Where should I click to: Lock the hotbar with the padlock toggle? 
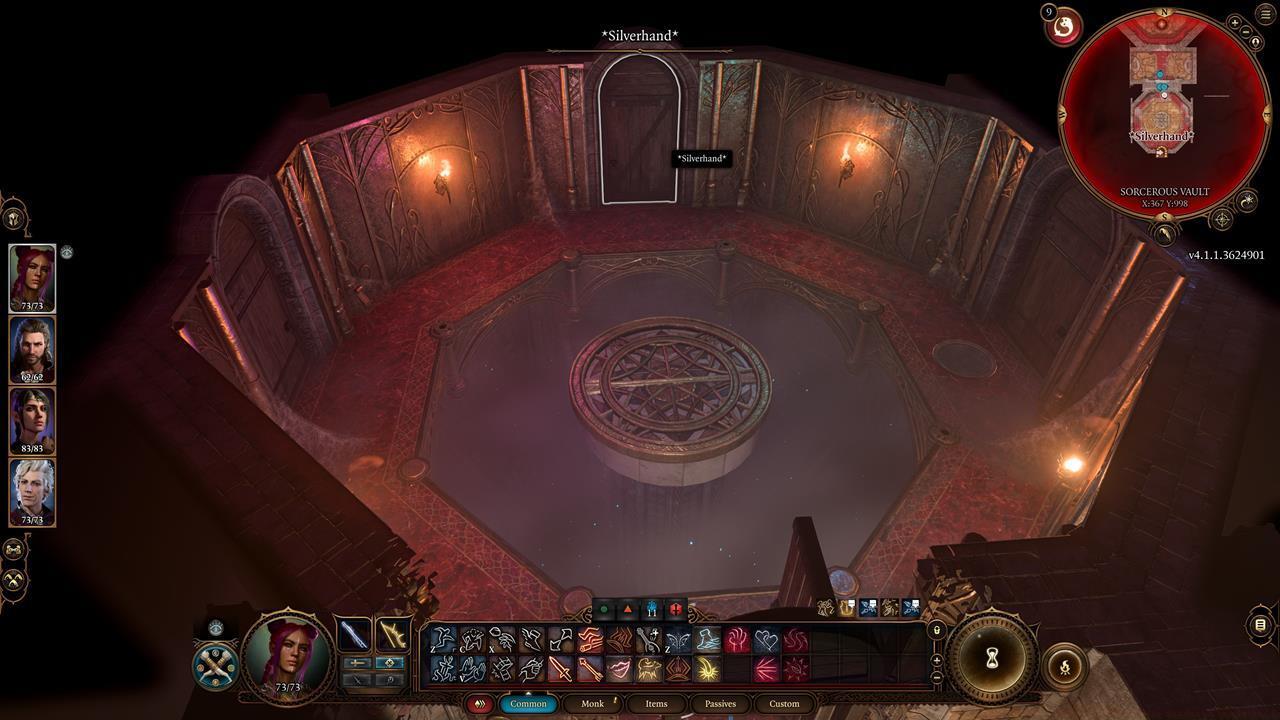tap(936, 630)
